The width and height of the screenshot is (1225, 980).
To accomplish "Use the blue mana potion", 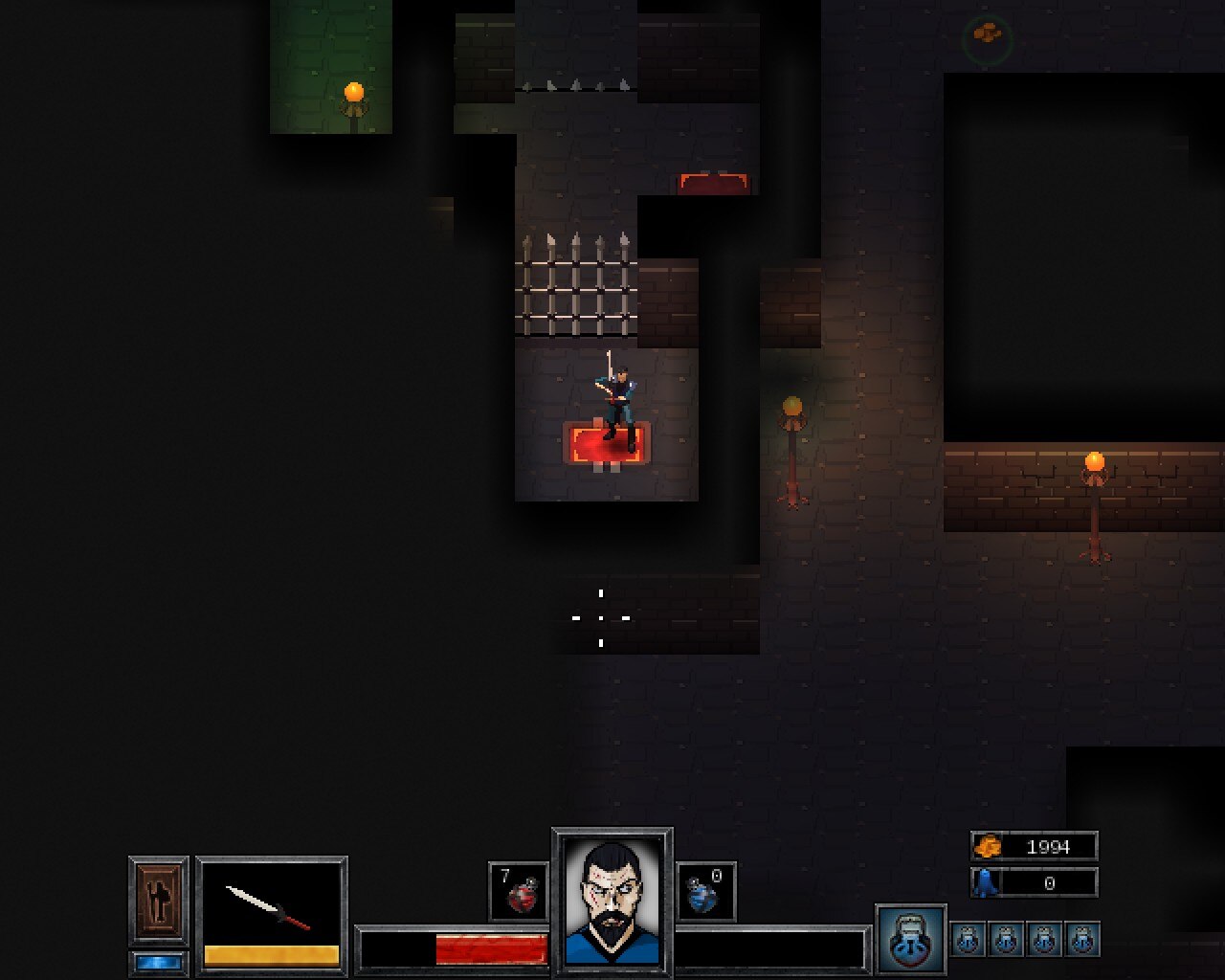I will coord(705,892).
